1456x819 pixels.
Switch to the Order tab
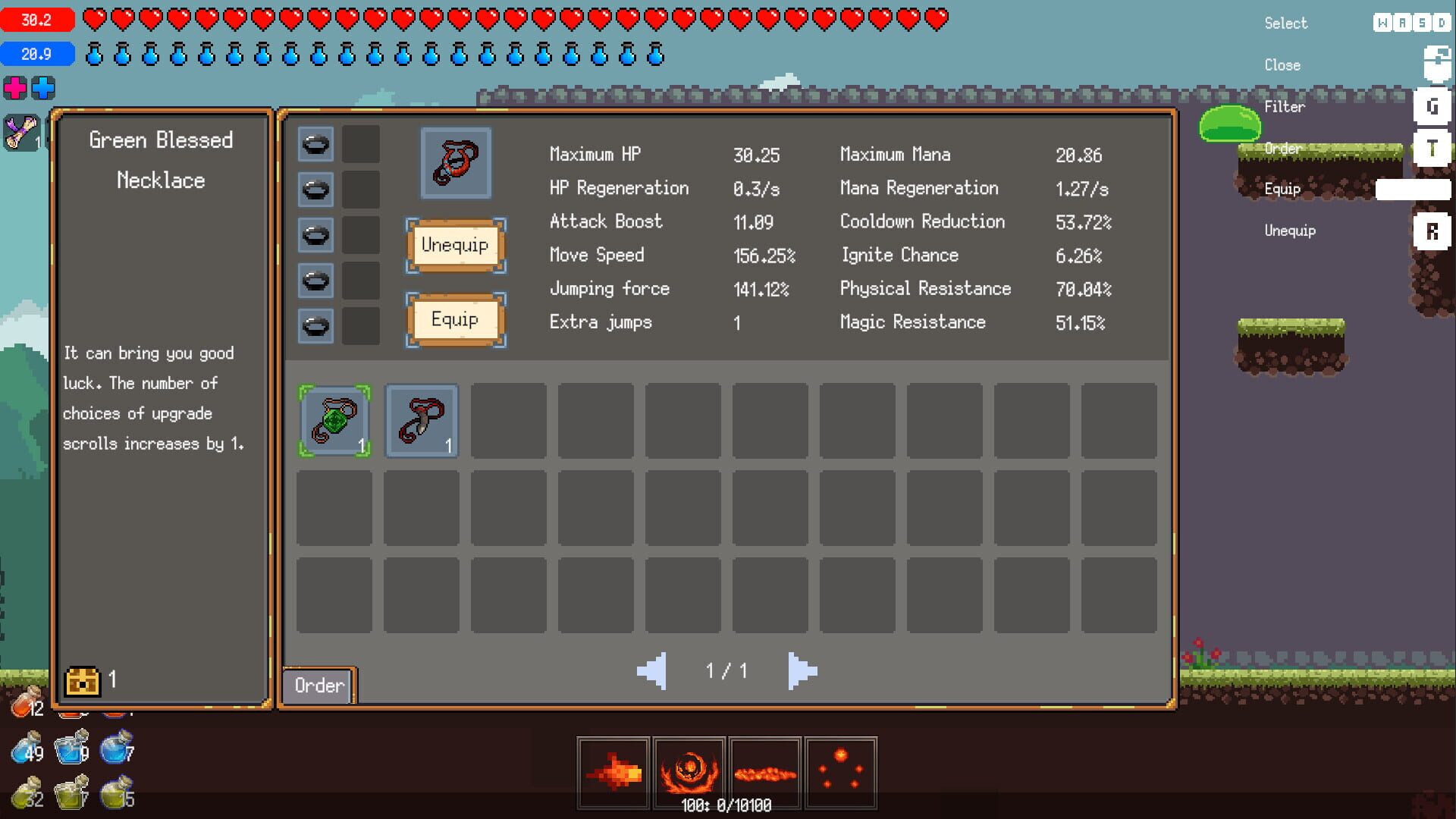317,686
